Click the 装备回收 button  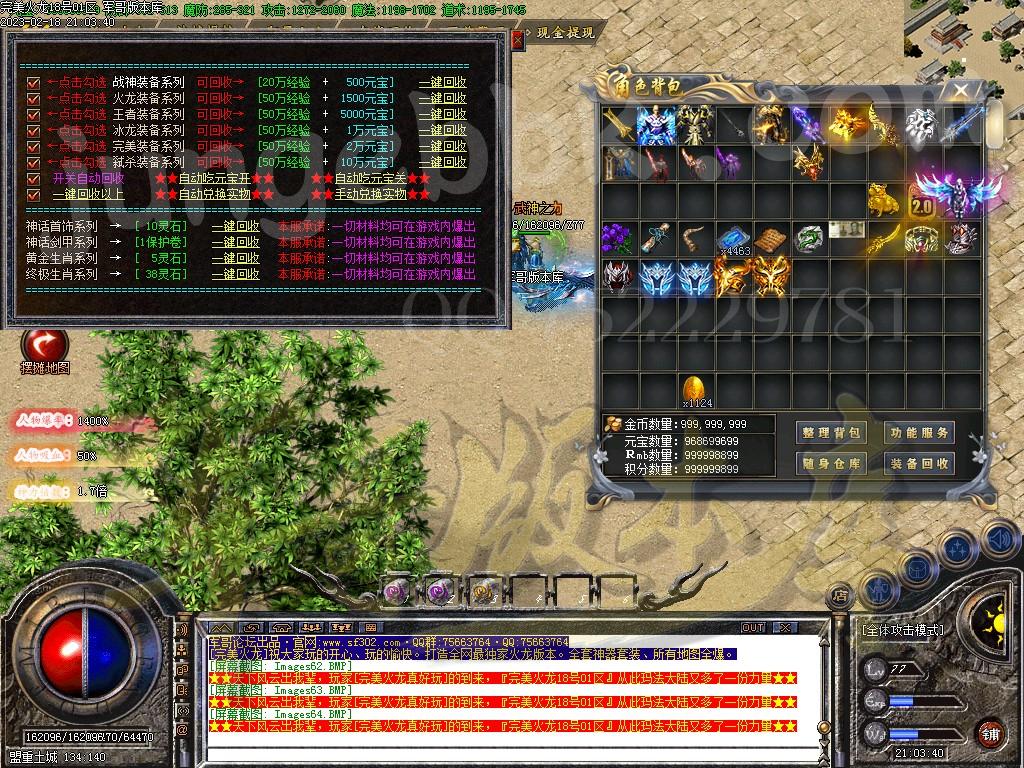[x=919, y=463]
